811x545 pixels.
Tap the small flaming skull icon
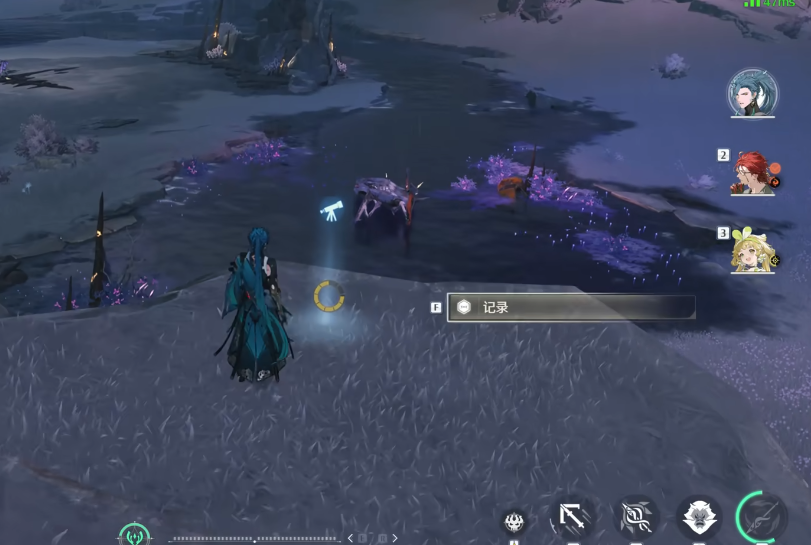pyautogui.click(x=514, y=521)
